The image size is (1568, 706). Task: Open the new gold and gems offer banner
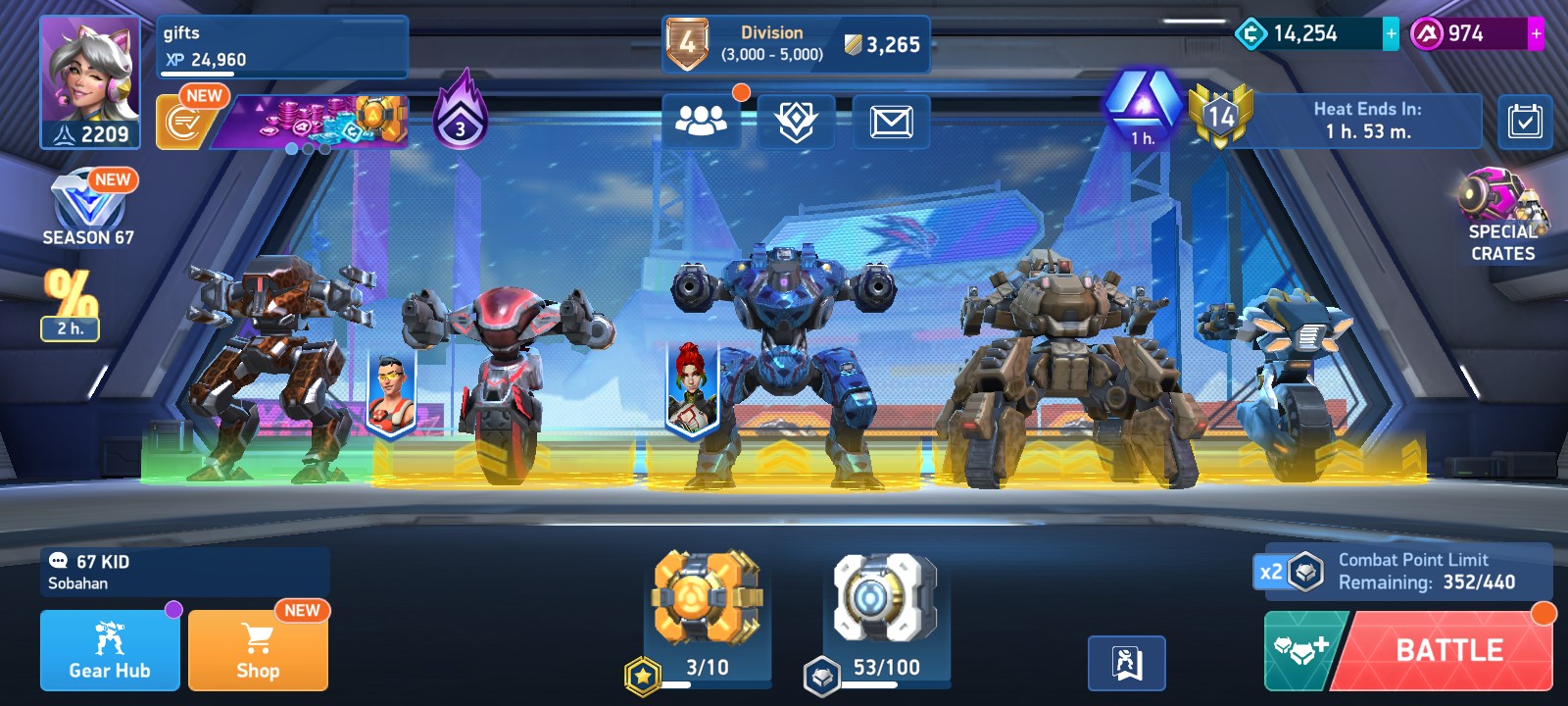[309, 123]
